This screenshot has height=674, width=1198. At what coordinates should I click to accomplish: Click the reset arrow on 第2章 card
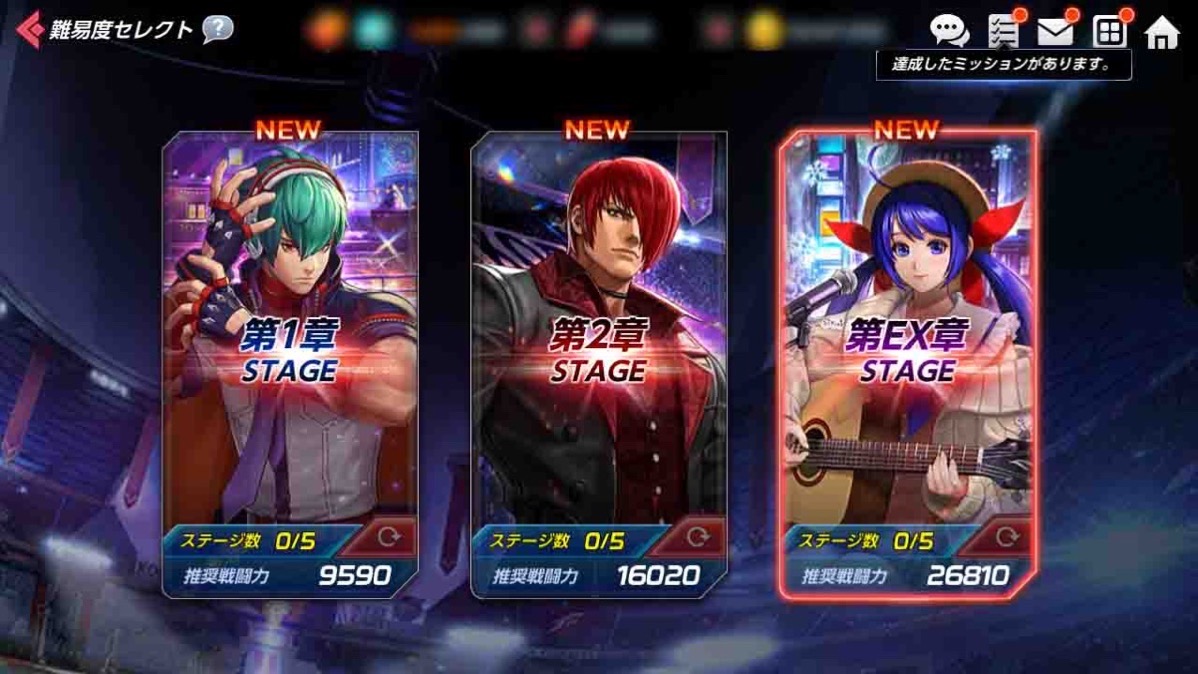pos(698,539)
